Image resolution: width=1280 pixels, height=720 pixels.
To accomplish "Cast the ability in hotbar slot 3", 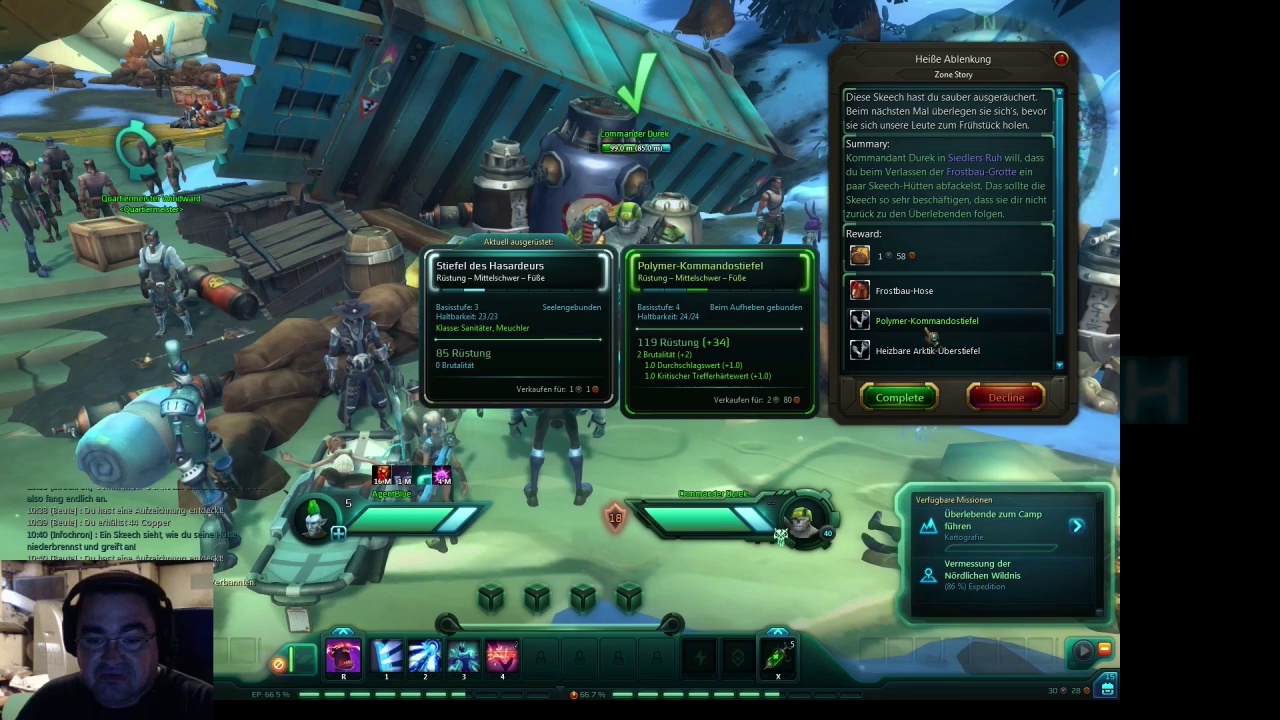I will [x=463, y=656].
